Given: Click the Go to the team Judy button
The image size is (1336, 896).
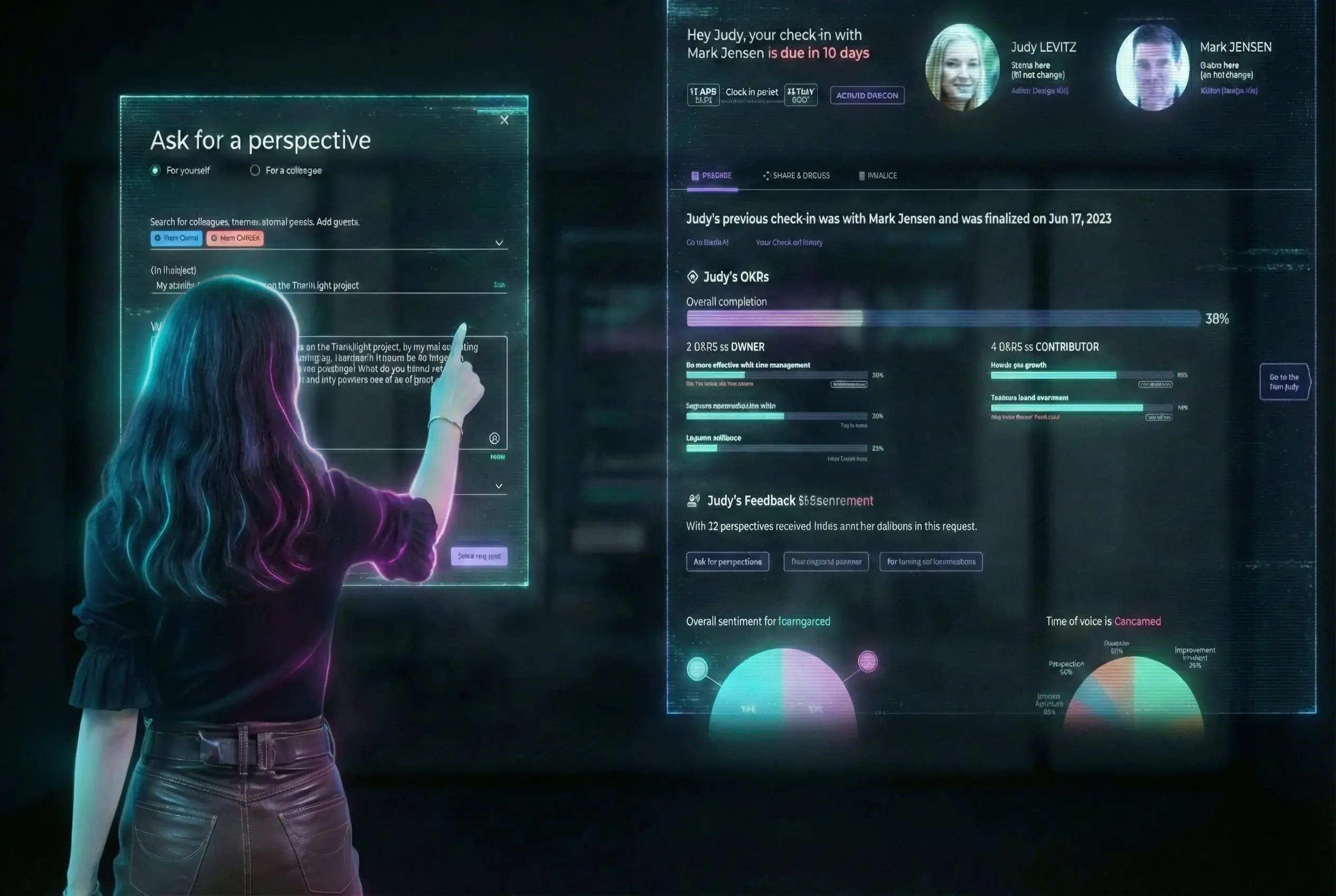Looking at the screenshot, I should tap(1283, 382).
